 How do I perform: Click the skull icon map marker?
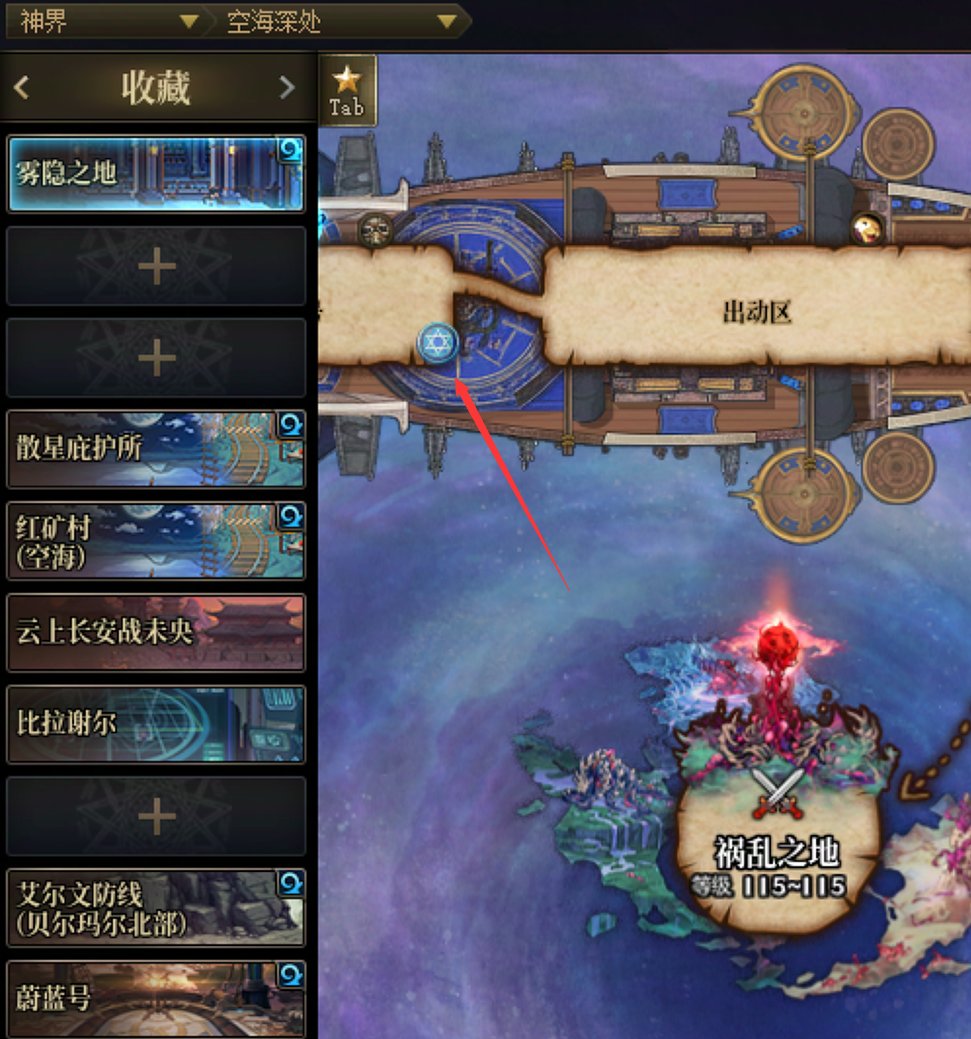[376, 229]
